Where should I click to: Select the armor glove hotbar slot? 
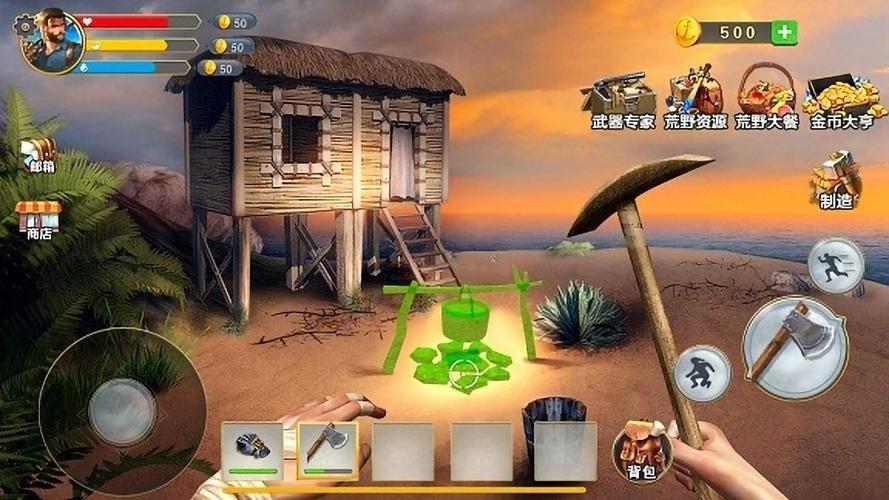252,451
